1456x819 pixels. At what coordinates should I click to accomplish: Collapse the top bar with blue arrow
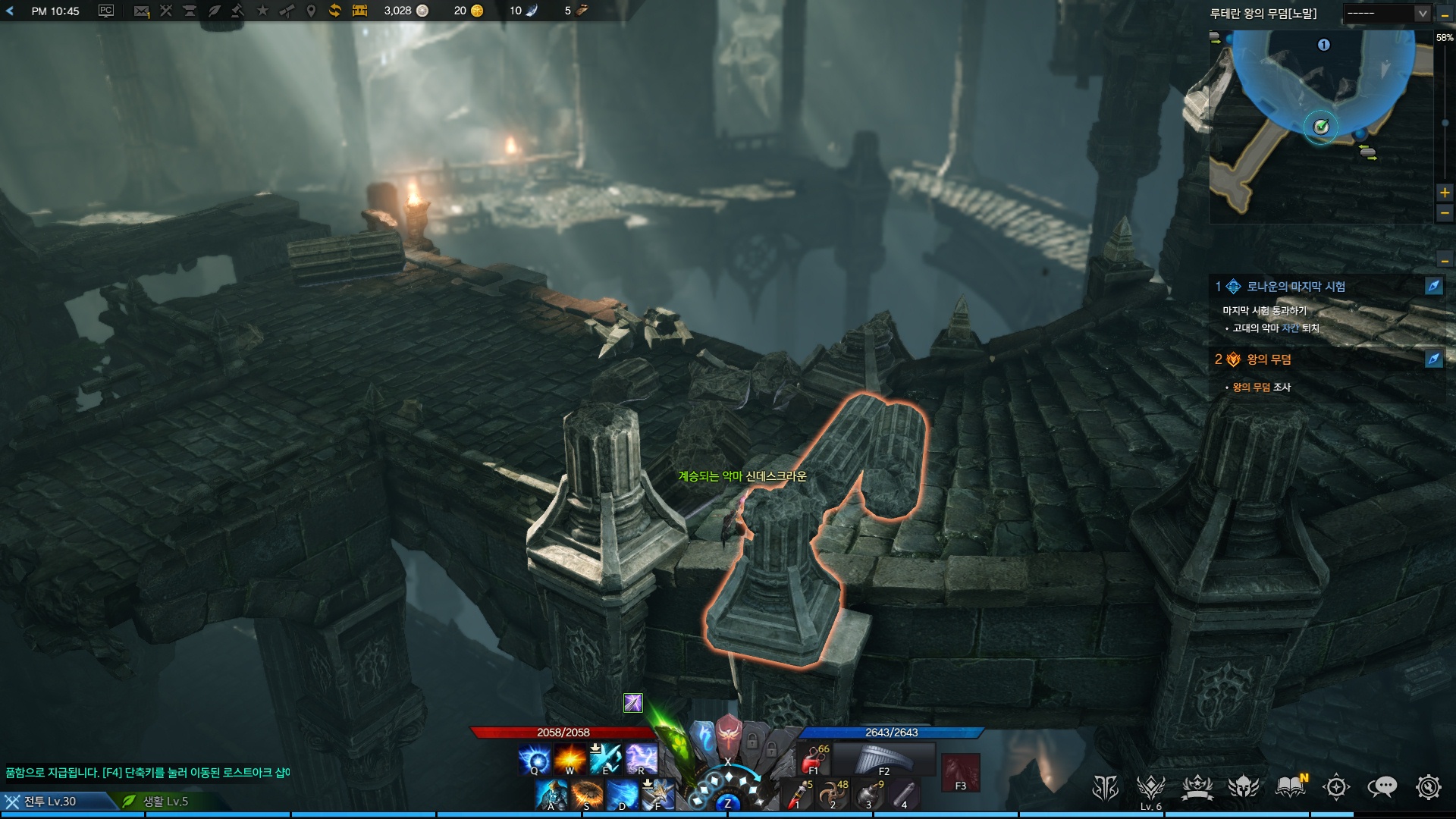(10, 11)
